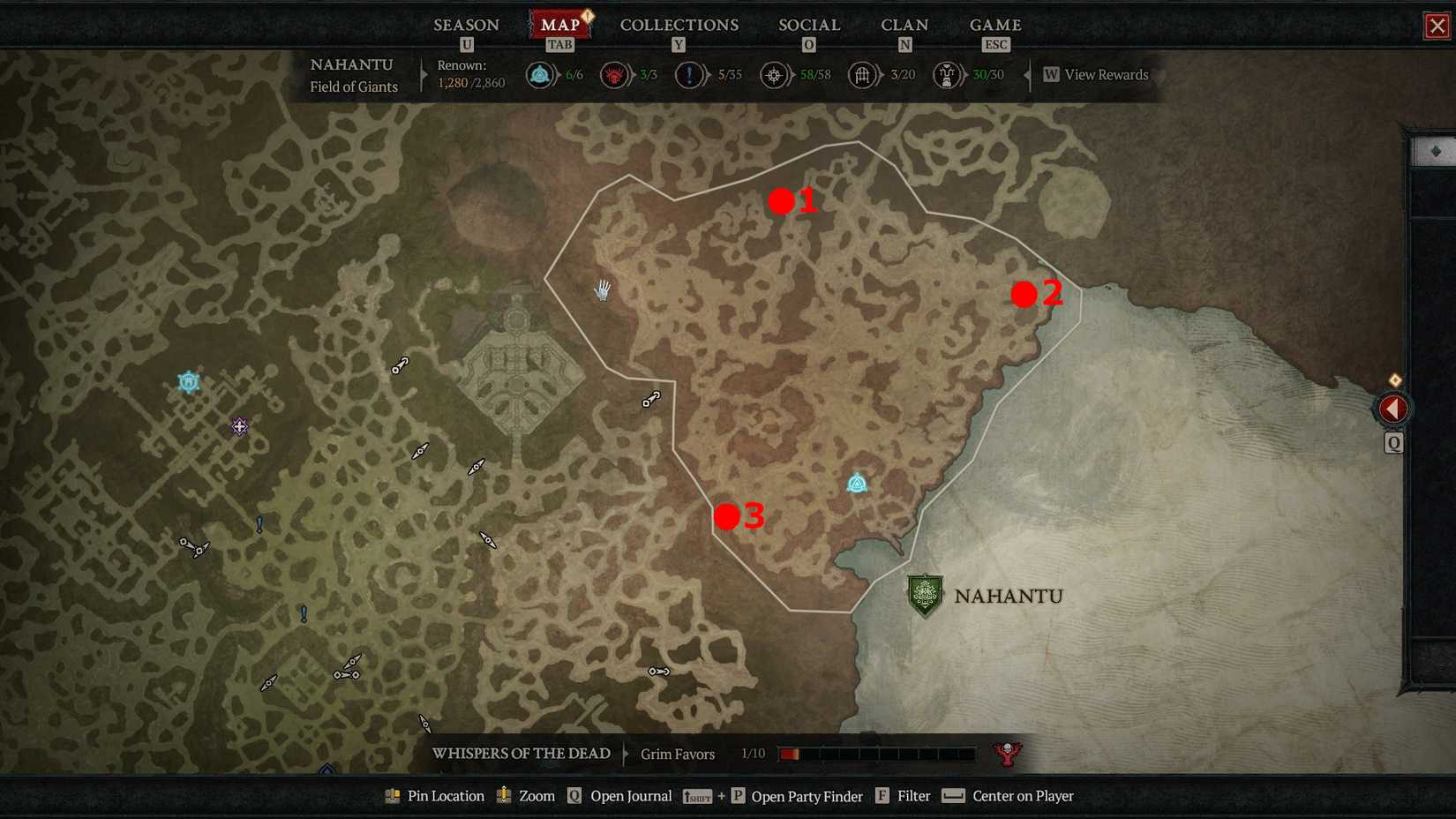Viewport: 1456px width, 819px height.
Task: Select the Altars of Lilith renown icon
Action: [x=615, y=75]
